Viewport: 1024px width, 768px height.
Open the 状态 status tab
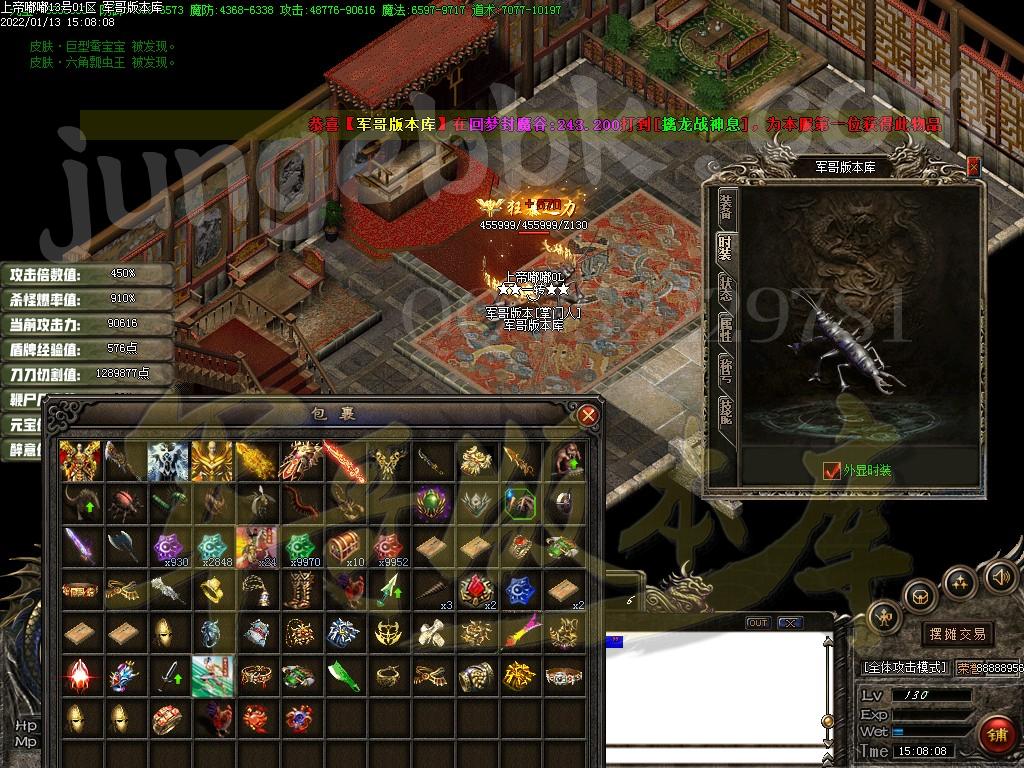point(726,286)
